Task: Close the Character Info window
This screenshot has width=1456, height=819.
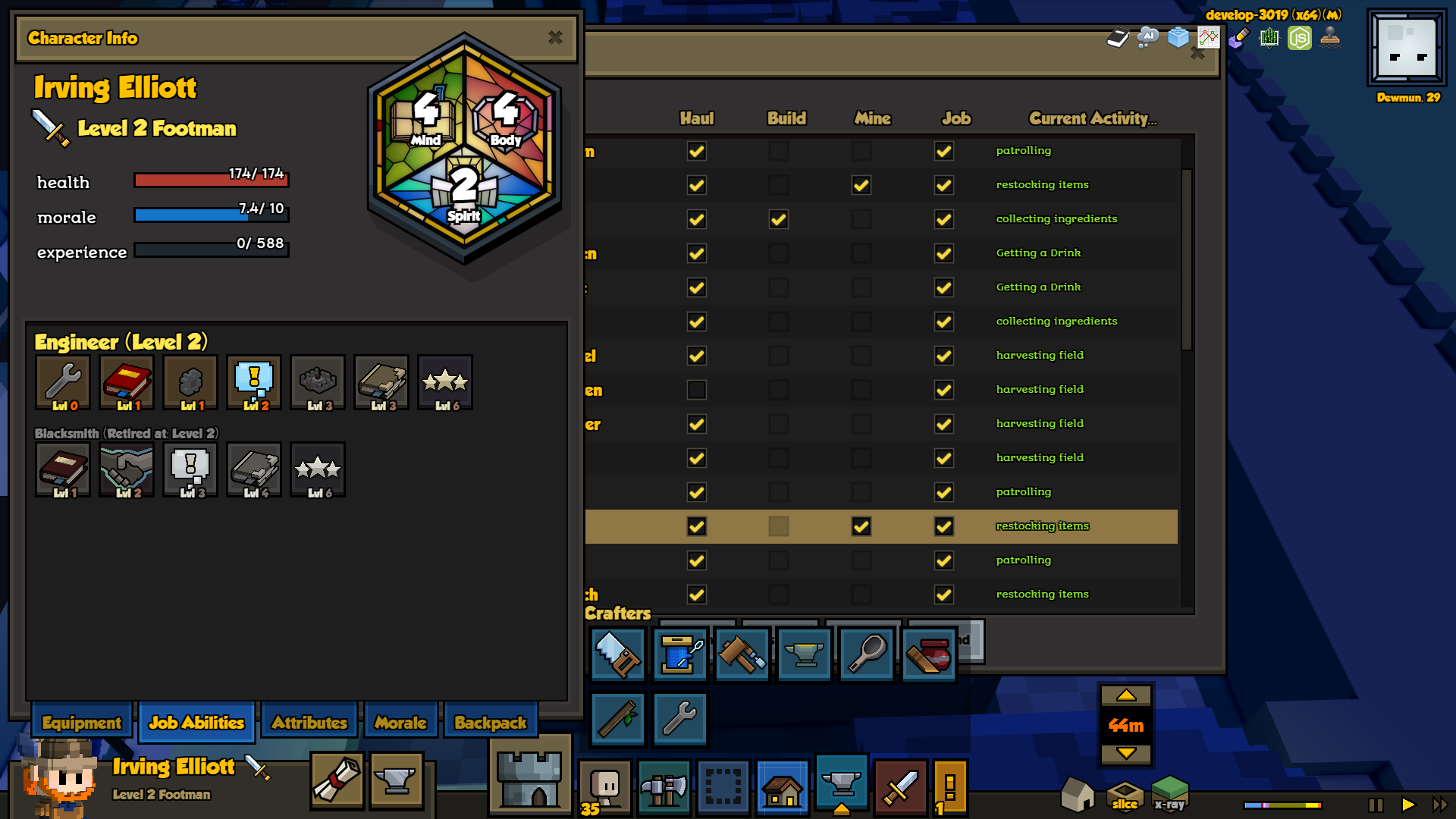Action: click(555, 37)
